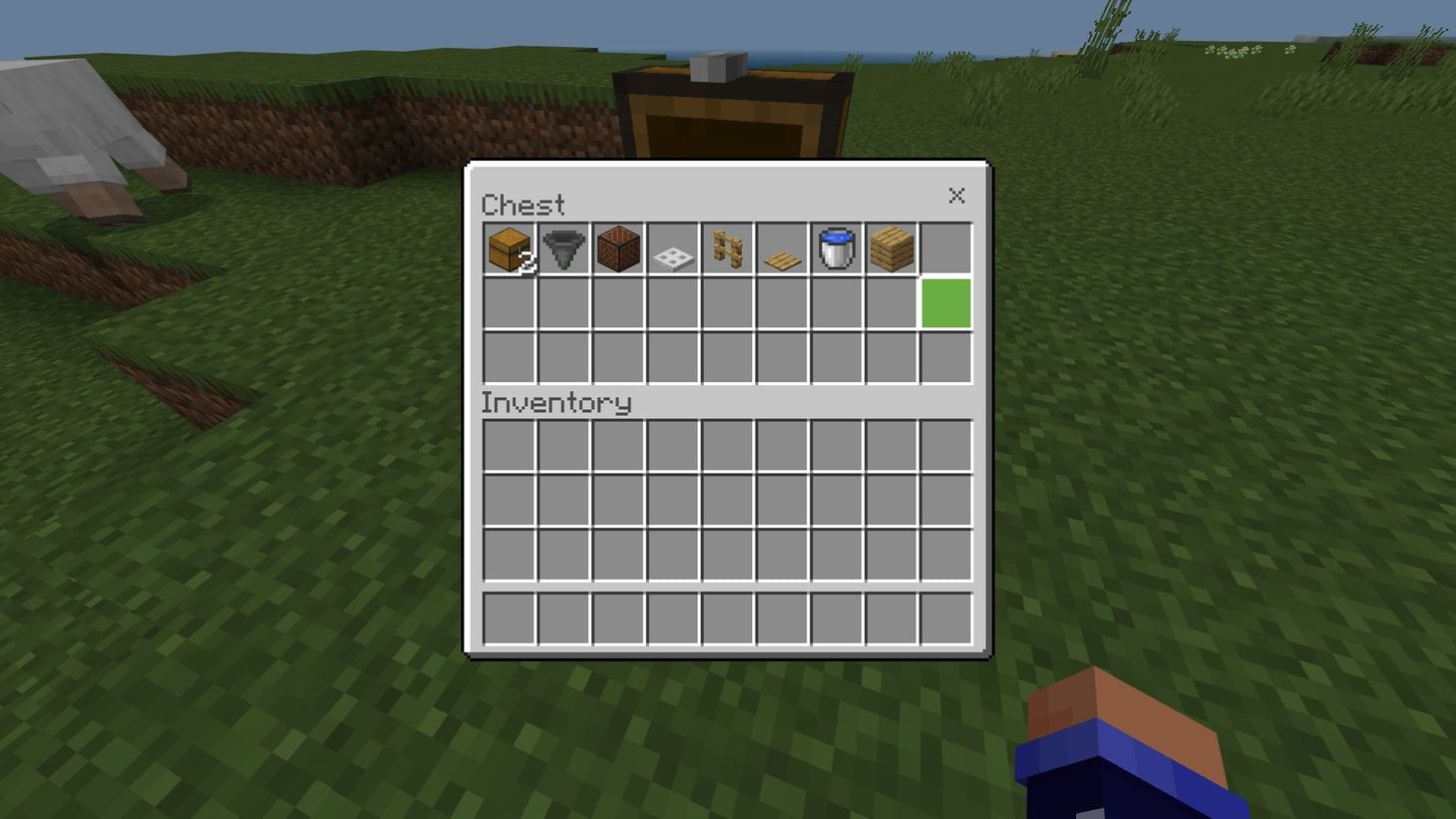Screen dimensions: 1456x819
Task: Click the empty slot below the hopper
Action: [562, 304]
